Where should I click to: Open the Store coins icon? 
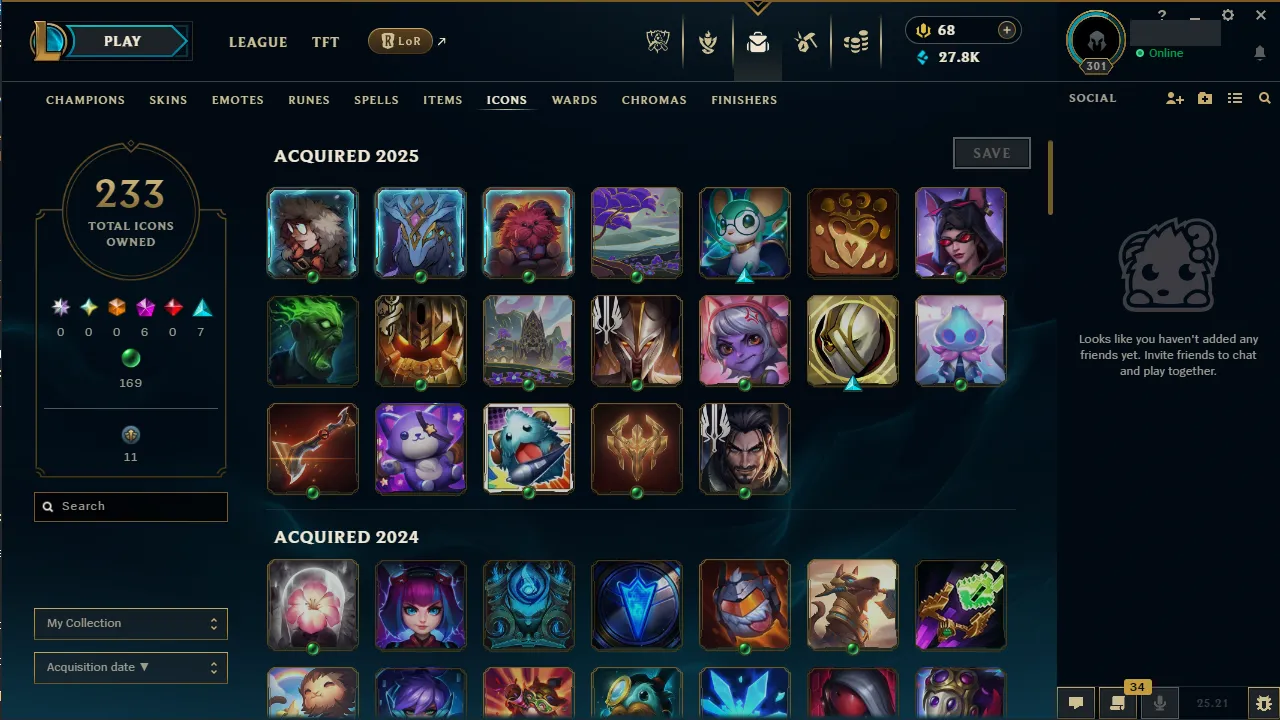(856, 42)
